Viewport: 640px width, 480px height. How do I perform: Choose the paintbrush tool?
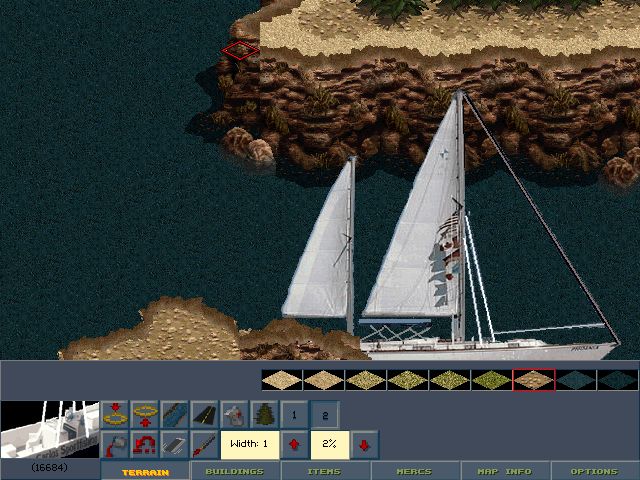(204, 443)
